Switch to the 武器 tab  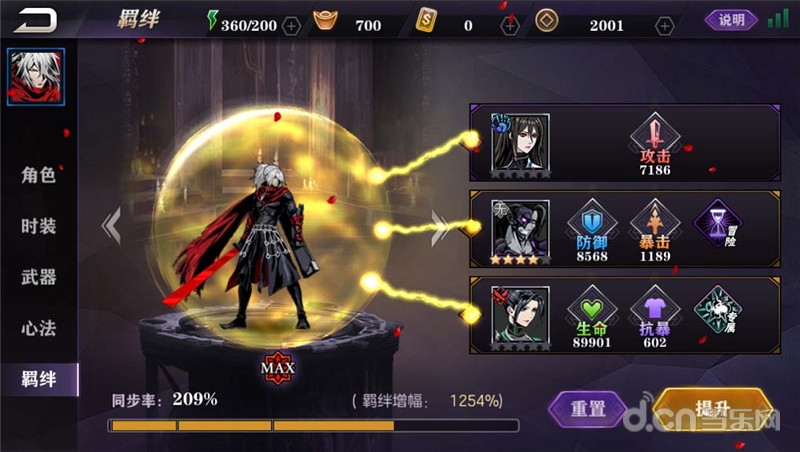(x=38, y=277)
